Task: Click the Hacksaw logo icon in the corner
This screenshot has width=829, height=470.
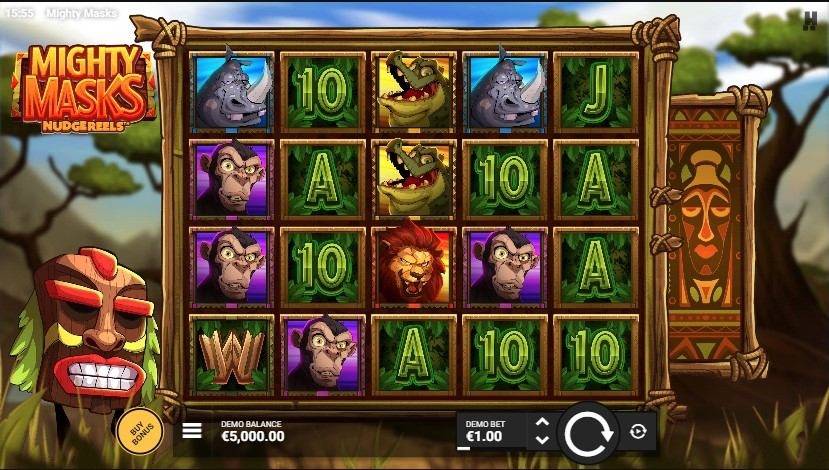Action: point(810,19)
